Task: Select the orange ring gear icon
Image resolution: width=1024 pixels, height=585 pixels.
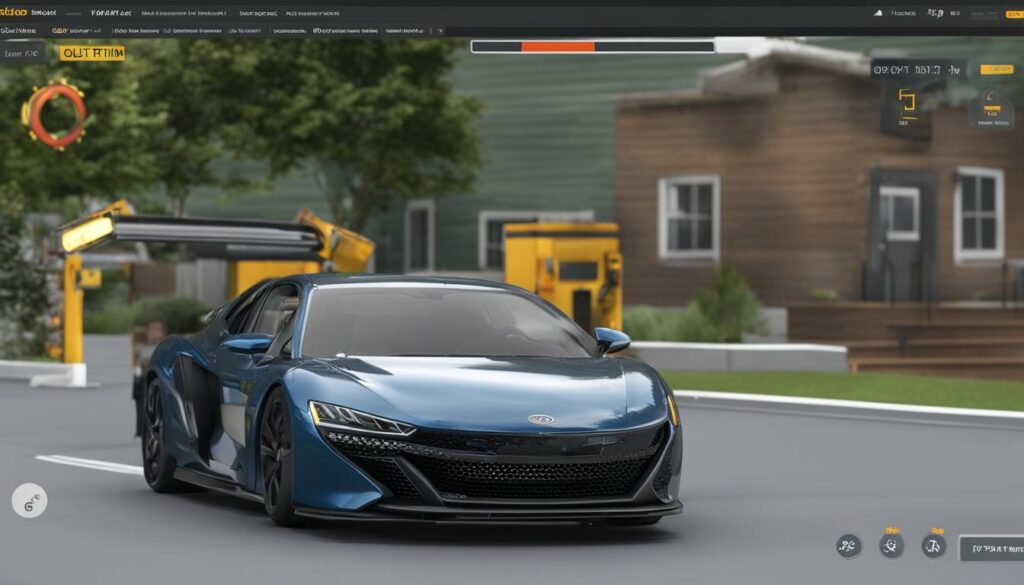Action: (55, 115)
